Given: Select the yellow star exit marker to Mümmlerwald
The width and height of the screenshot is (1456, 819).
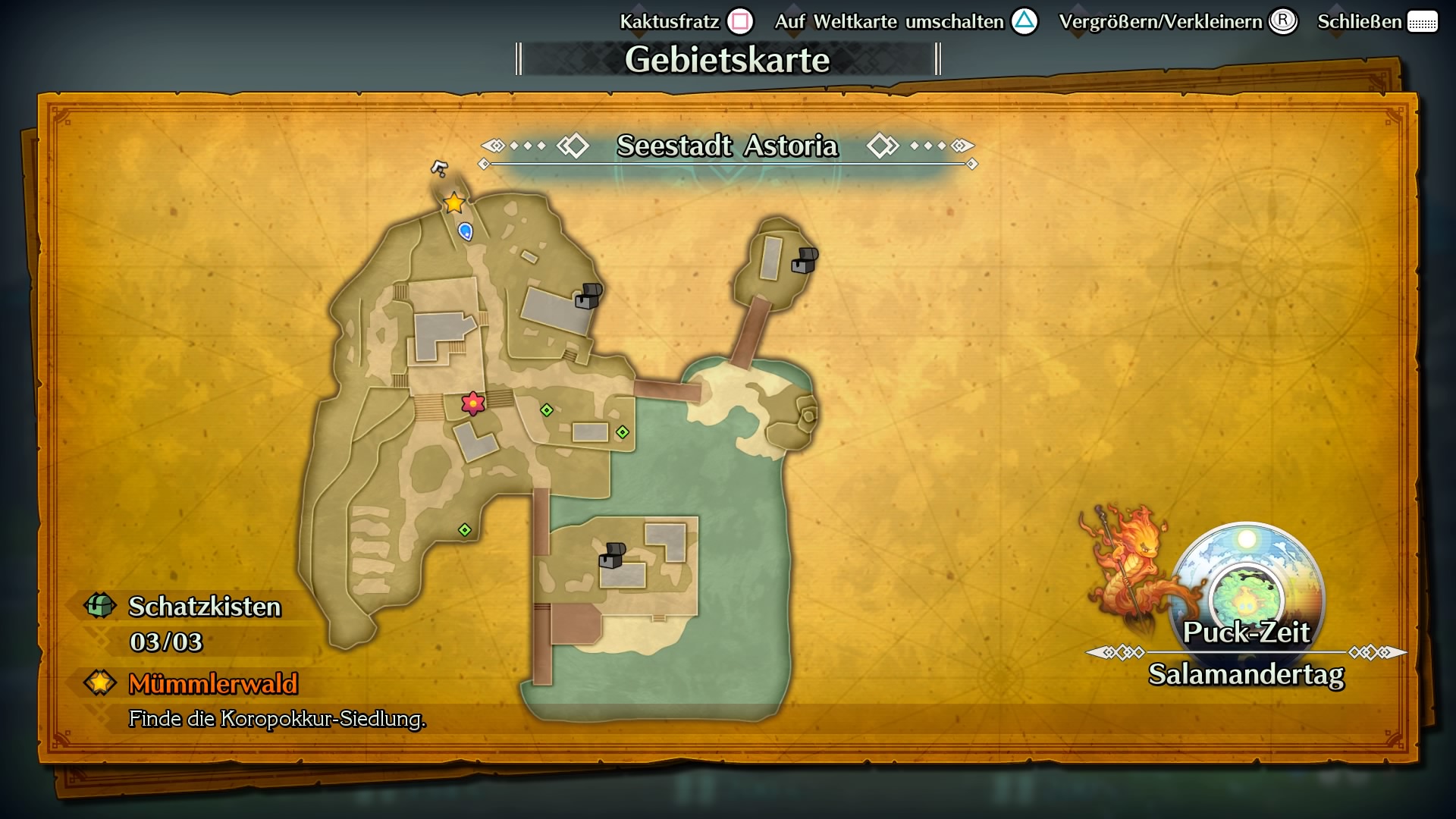Looking at the screenshot, I should point(453,202).
